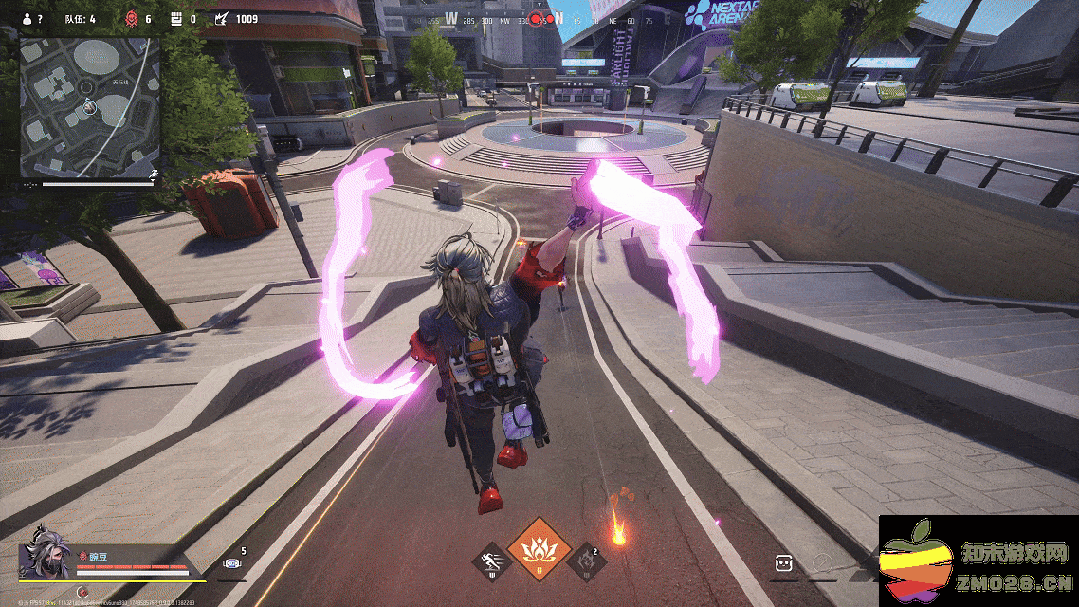The image size is (1079, 607).
Task: Activate the orange lotus ability
Action: pos(539,548)
